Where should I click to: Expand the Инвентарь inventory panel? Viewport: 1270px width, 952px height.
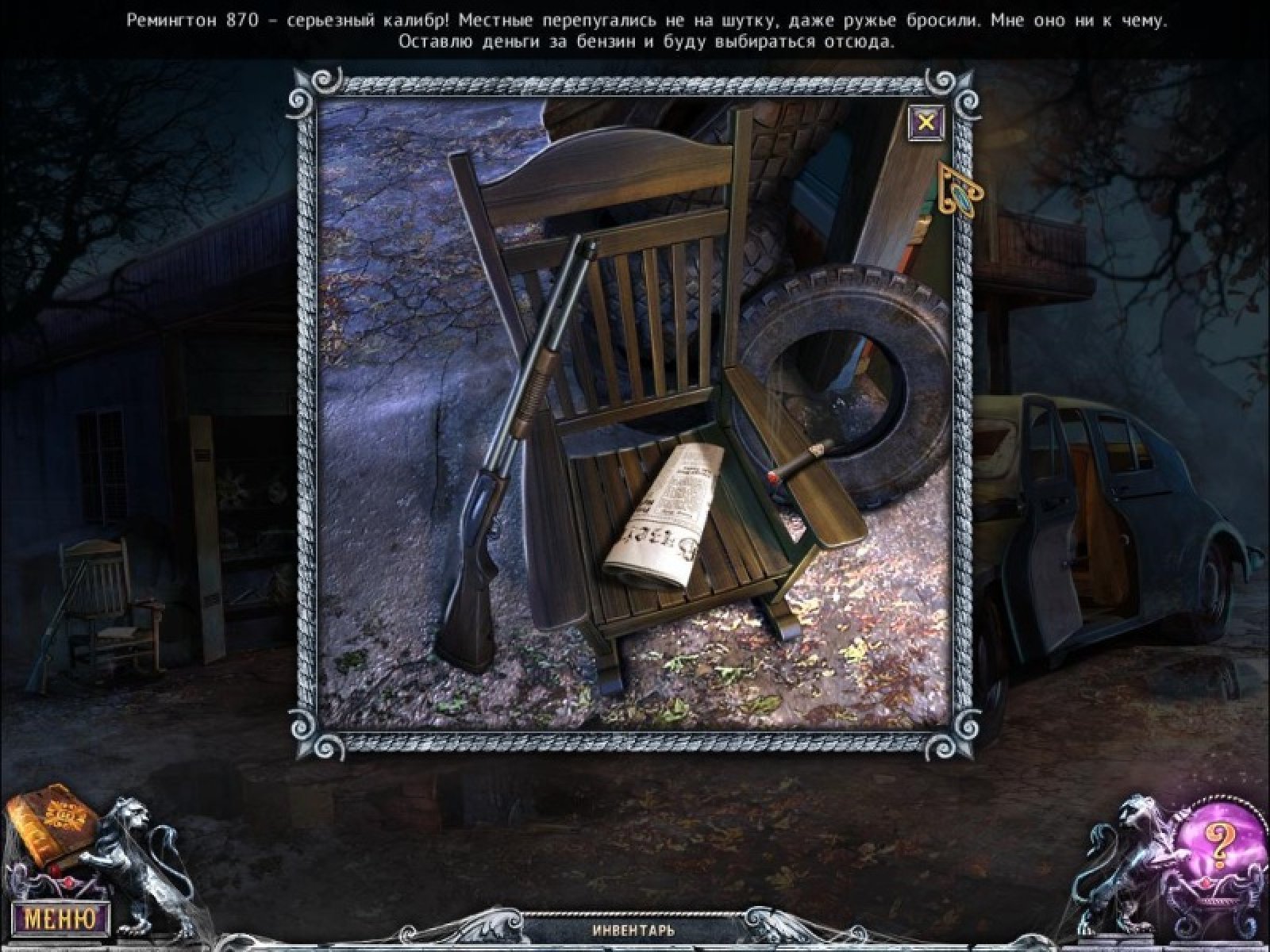point(633,930)
